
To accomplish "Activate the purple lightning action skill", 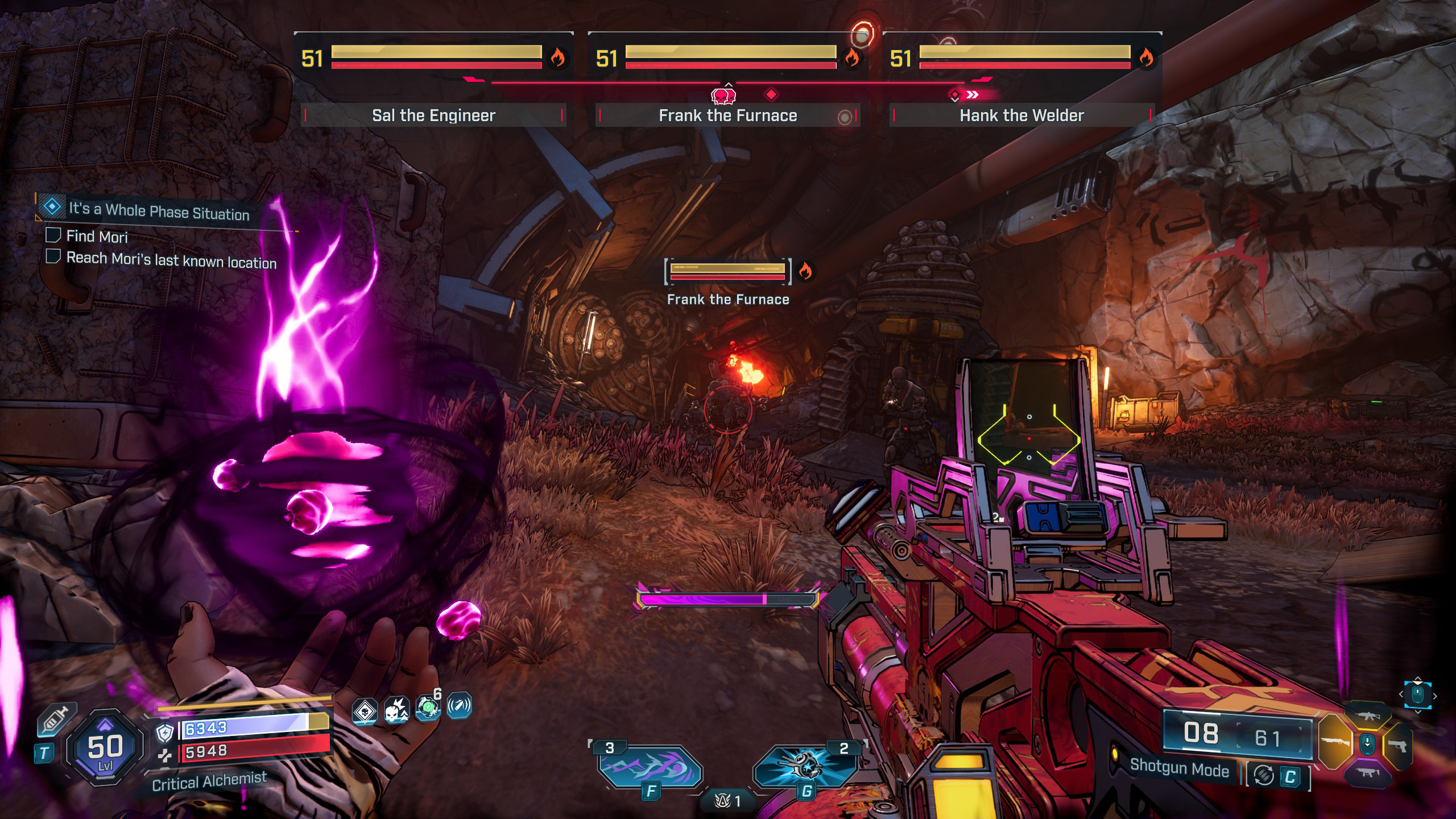I will [x=650, y=768].
